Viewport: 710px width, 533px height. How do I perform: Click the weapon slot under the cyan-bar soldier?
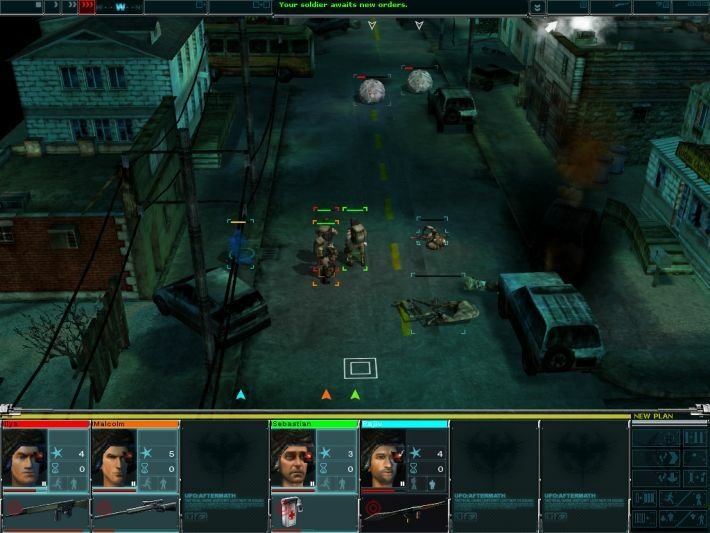click(x=405, y=508)
